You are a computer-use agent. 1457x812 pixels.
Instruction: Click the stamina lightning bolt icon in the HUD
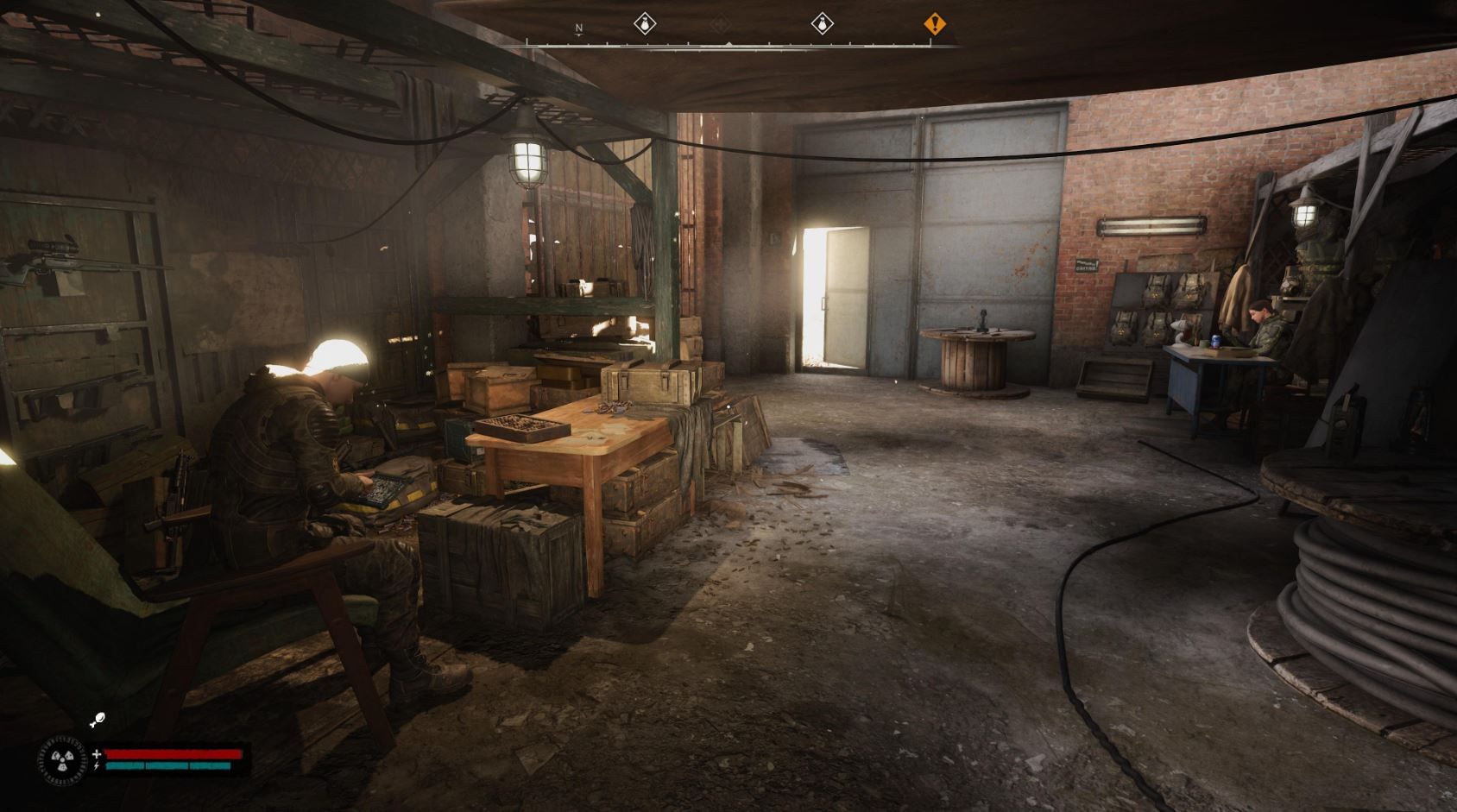click(97, 766)
